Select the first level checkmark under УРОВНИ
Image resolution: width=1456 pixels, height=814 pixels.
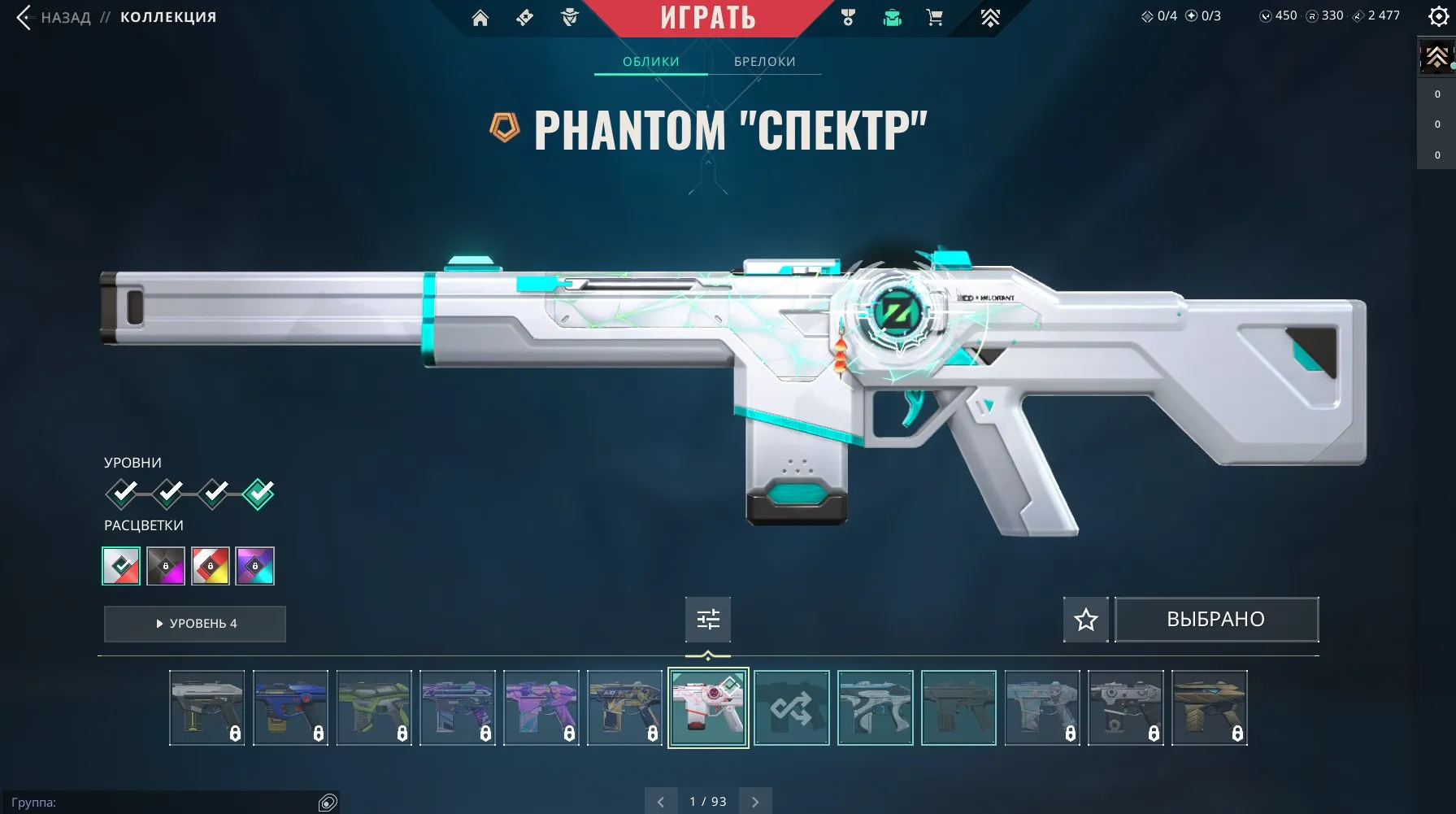click(122, 494)
